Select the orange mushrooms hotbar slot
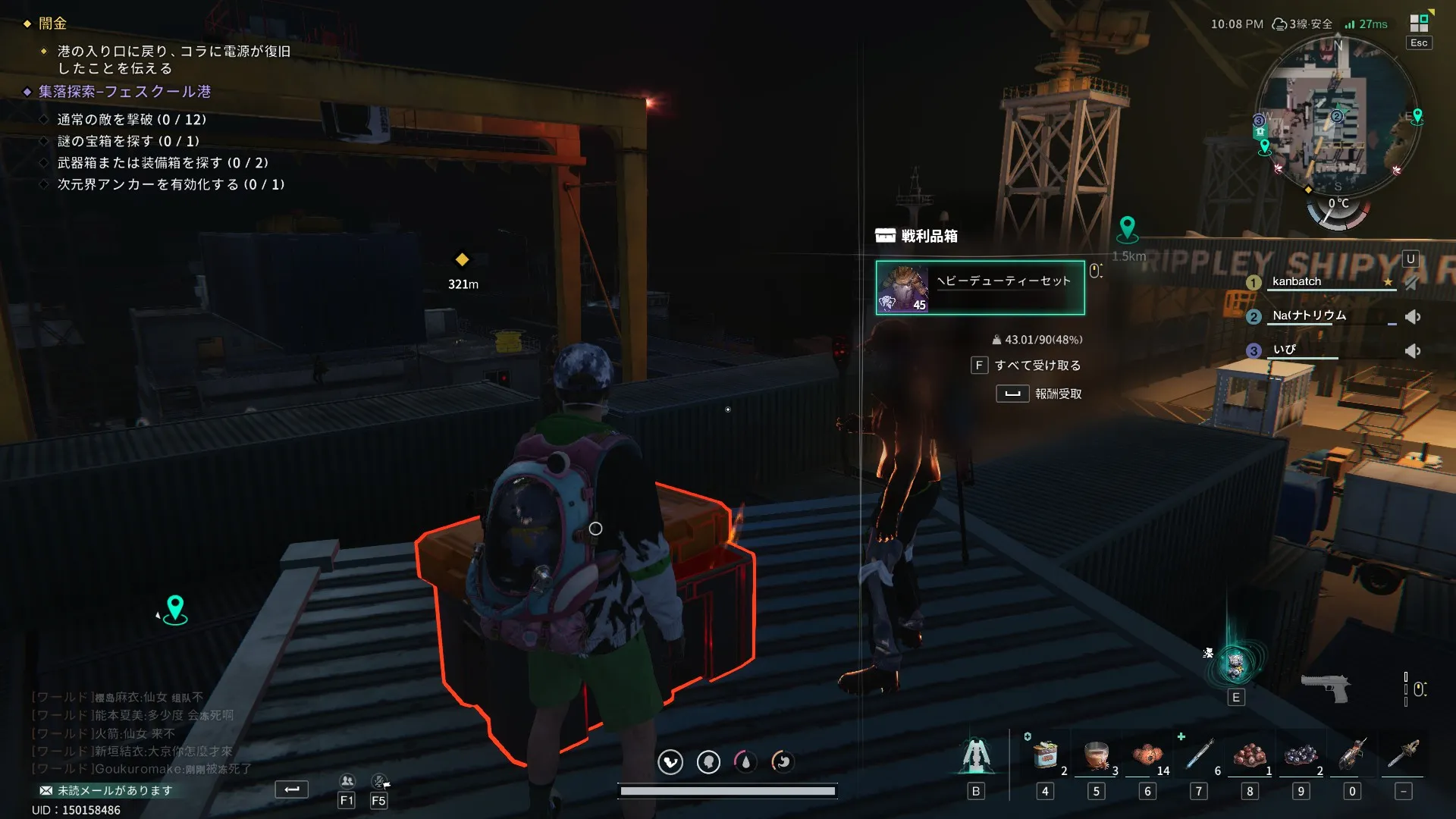 tap(1147, 755)
